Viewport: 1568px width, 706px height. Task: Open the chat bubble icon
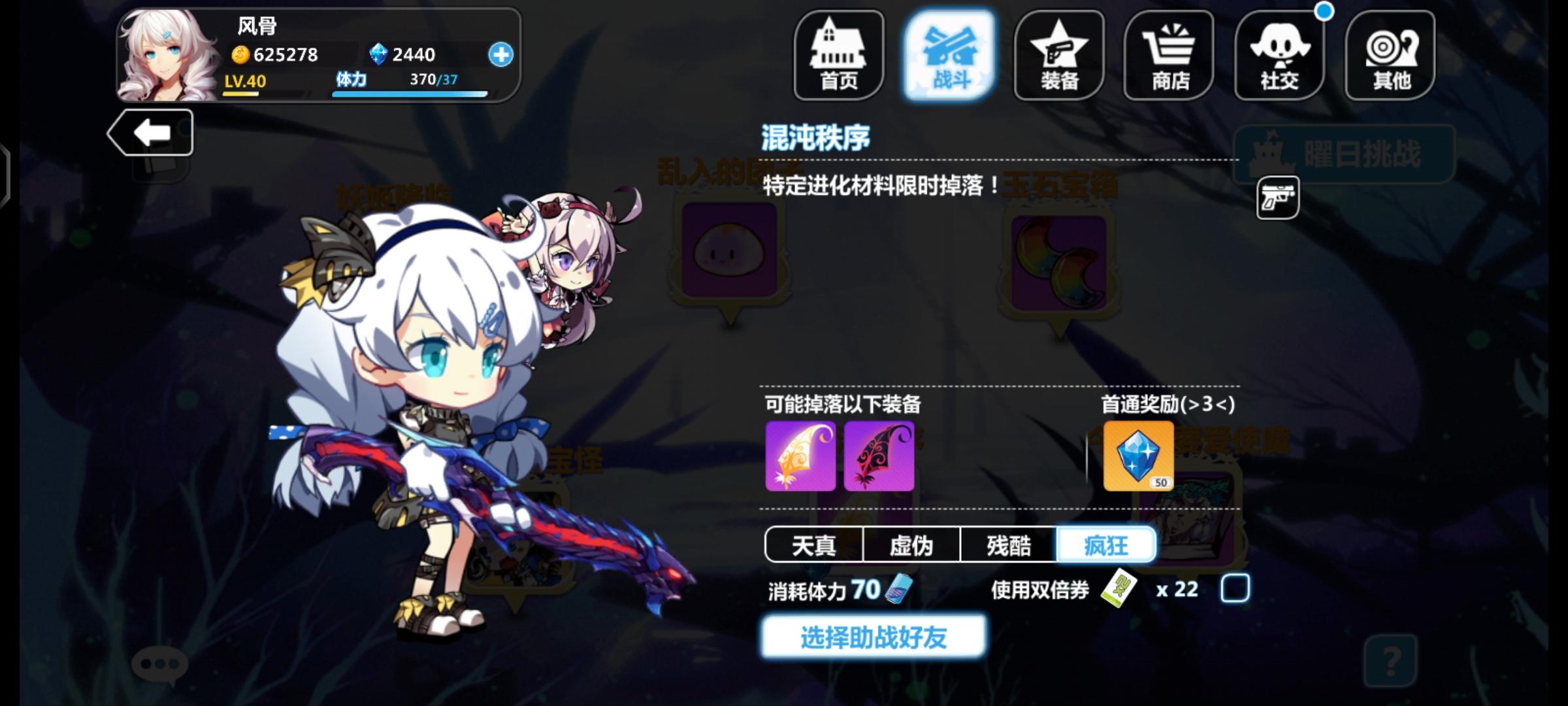point(159,664)
